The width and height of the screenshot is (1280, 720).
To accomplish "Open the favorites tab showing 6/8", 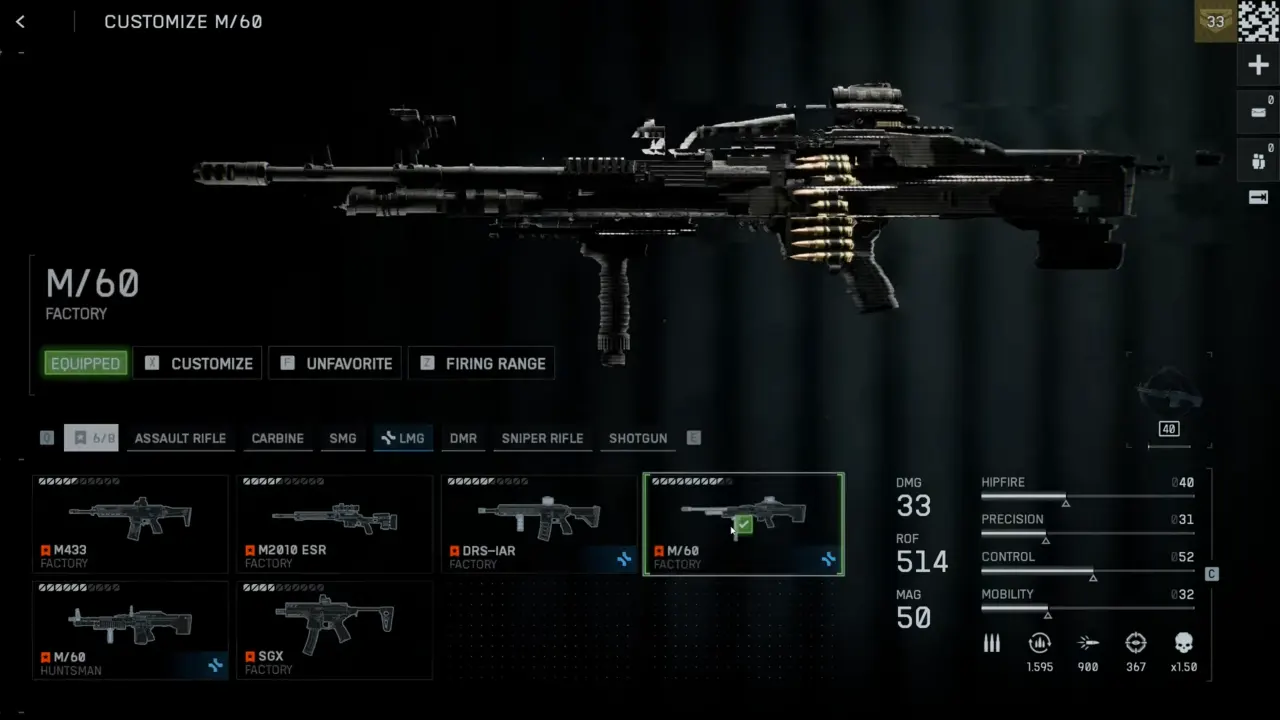I will coord(91,438).
